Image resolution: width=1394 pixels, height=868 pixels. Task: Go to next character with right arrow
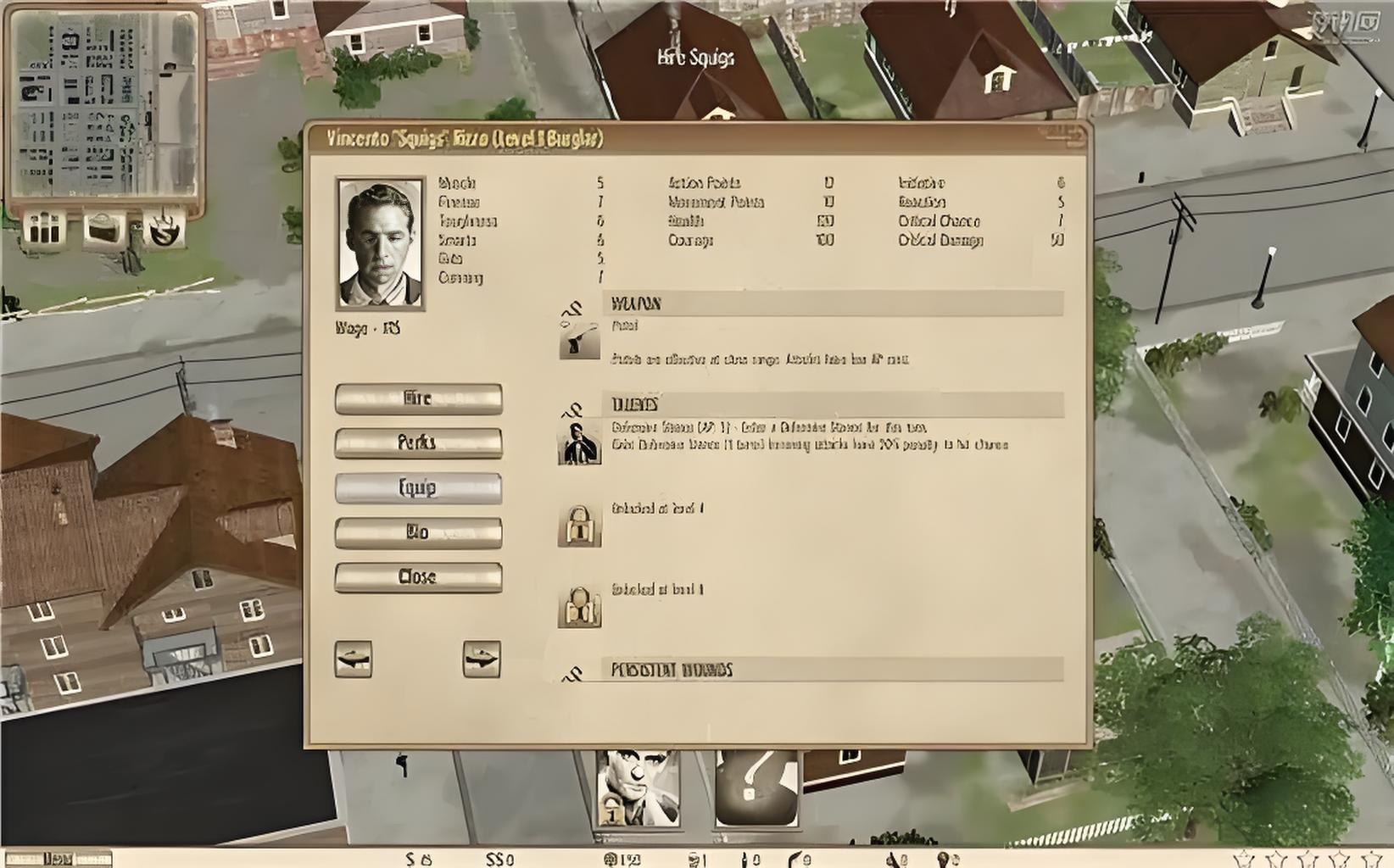pos(482,659)
